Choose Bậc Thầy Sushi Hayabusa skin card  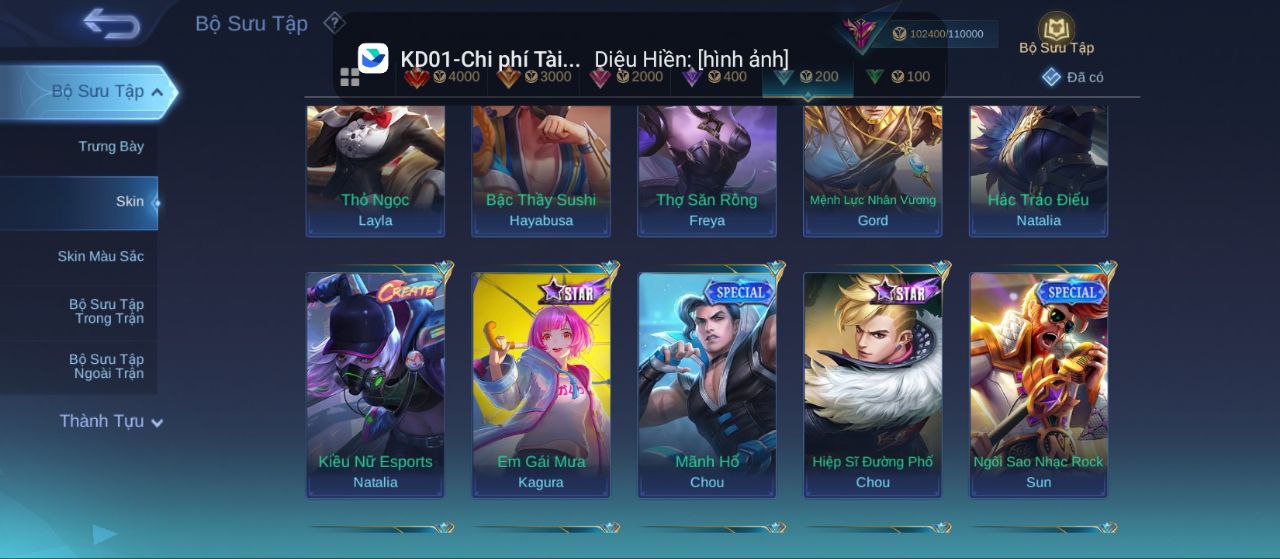[x=541, y=170]
